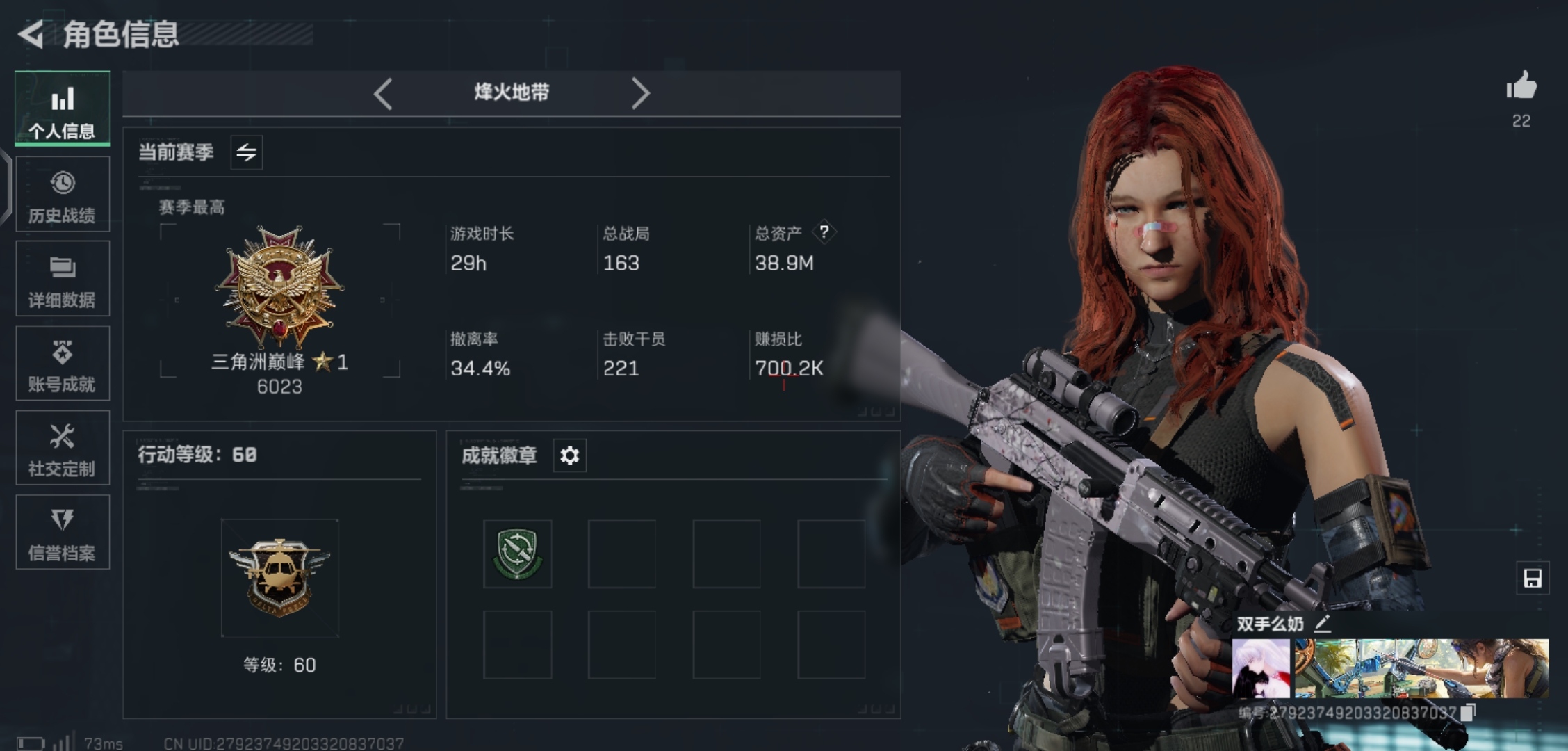Copy the player ID number
This screenshot has height=751, width=1568.
1468,713
